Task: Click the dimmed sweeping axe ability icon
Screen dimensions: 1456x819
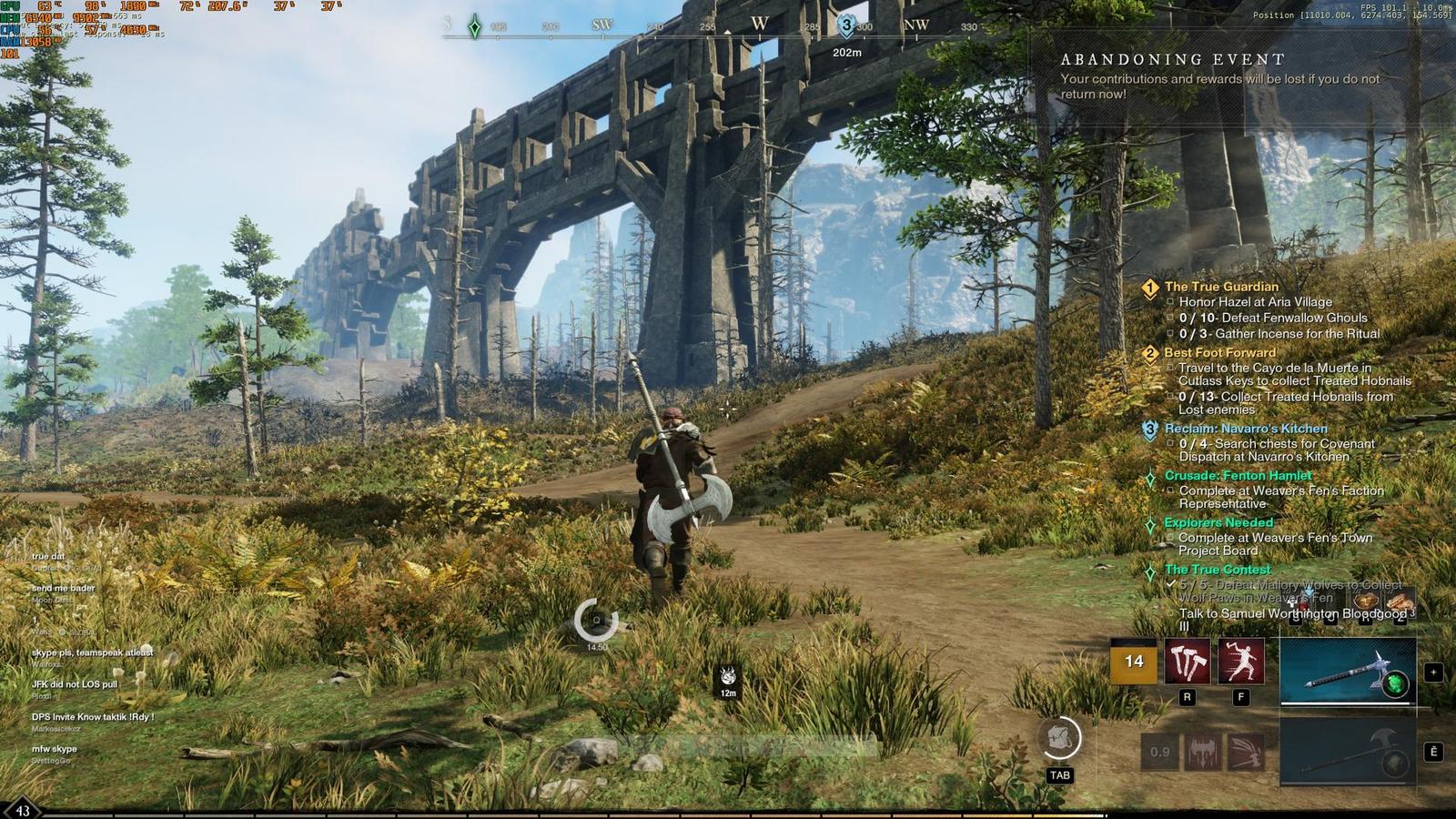Action: [x=1244, y=752]
